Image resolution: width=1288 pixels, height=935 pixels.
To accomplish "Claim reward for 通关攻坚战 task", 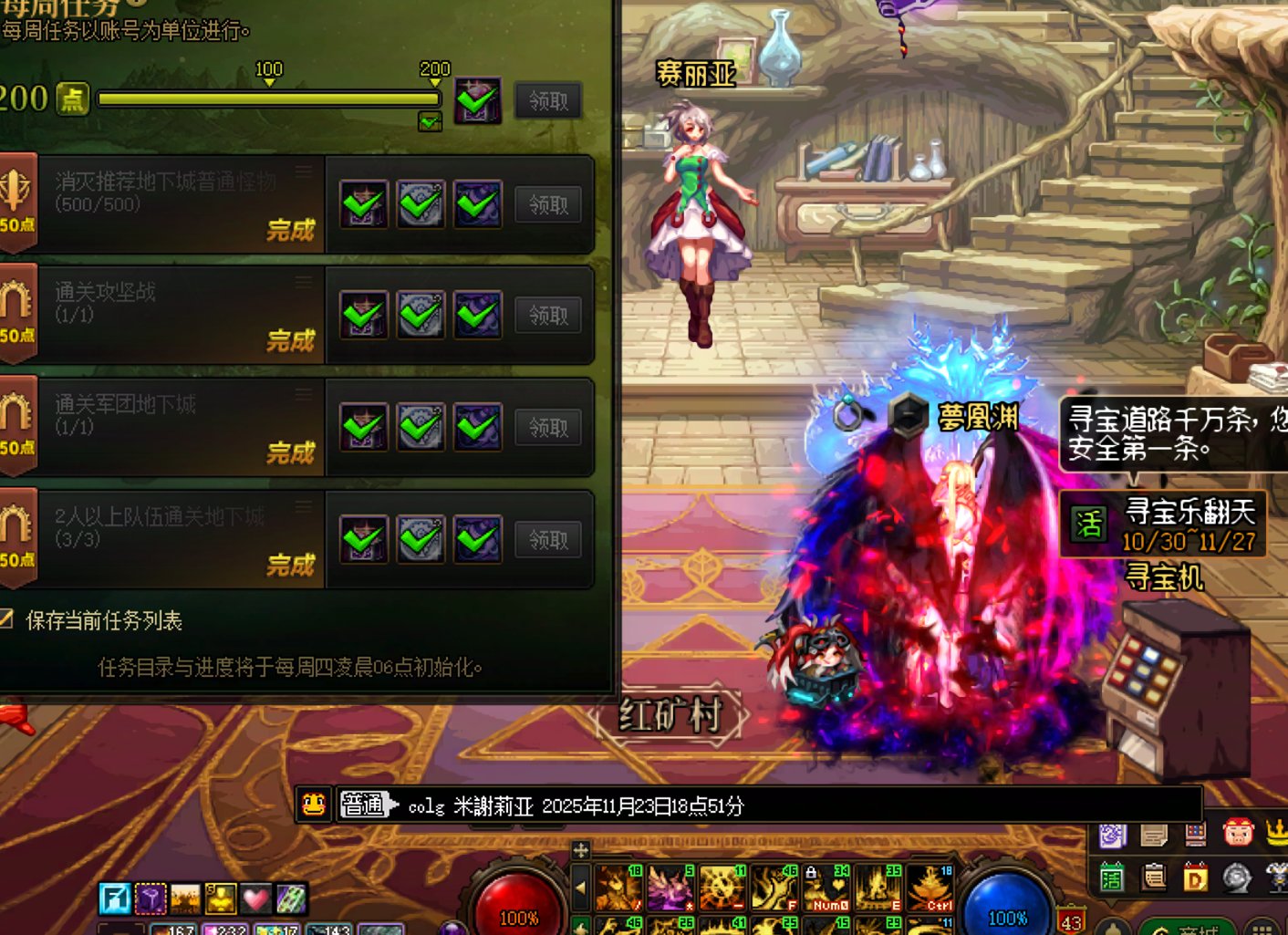I will [548, 316].
